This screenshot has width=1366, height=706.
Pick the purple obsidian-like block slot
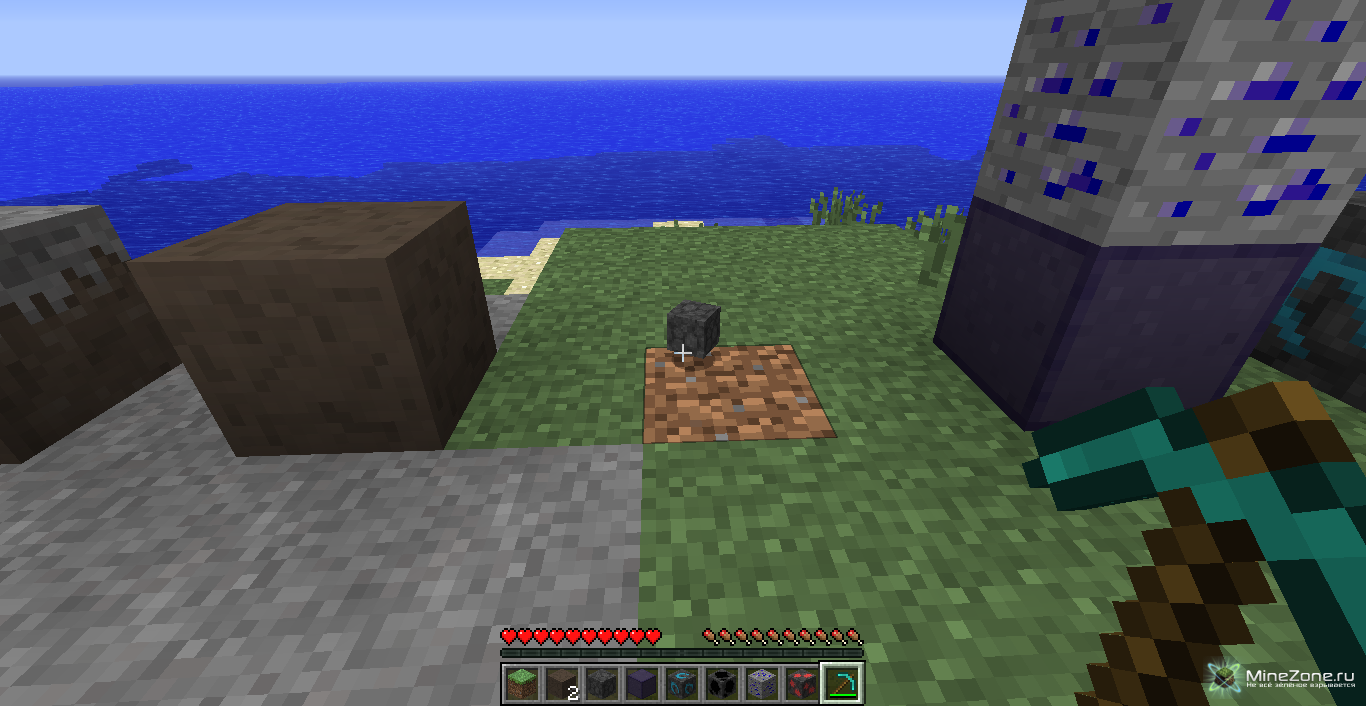click(x=641, y=683)
